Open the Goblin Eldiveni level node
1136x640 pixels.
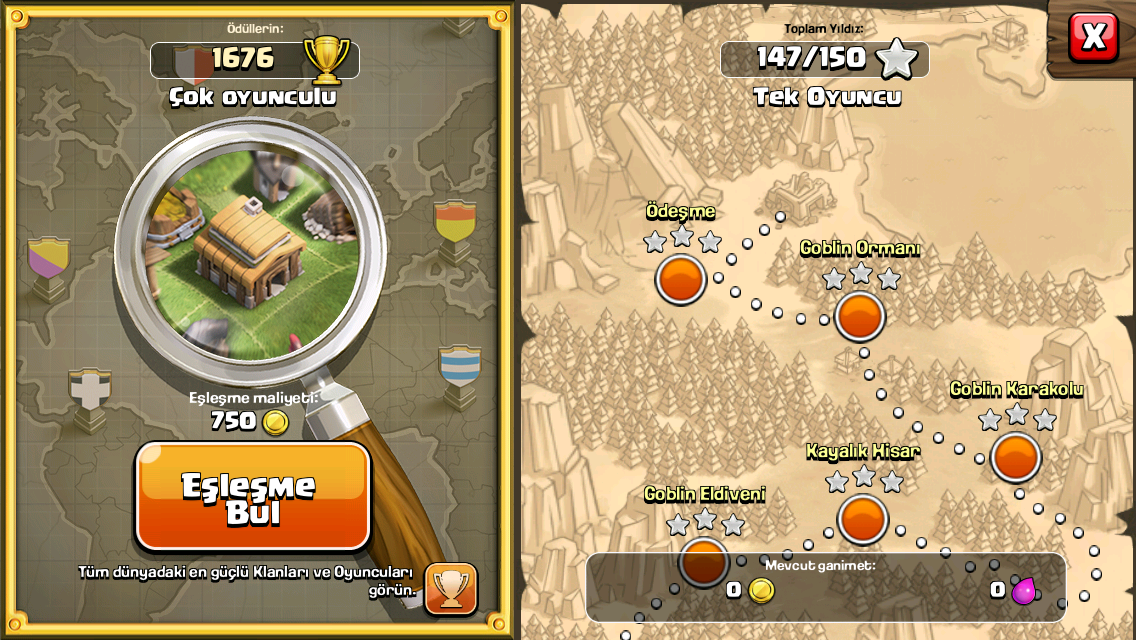click(704, 560)
